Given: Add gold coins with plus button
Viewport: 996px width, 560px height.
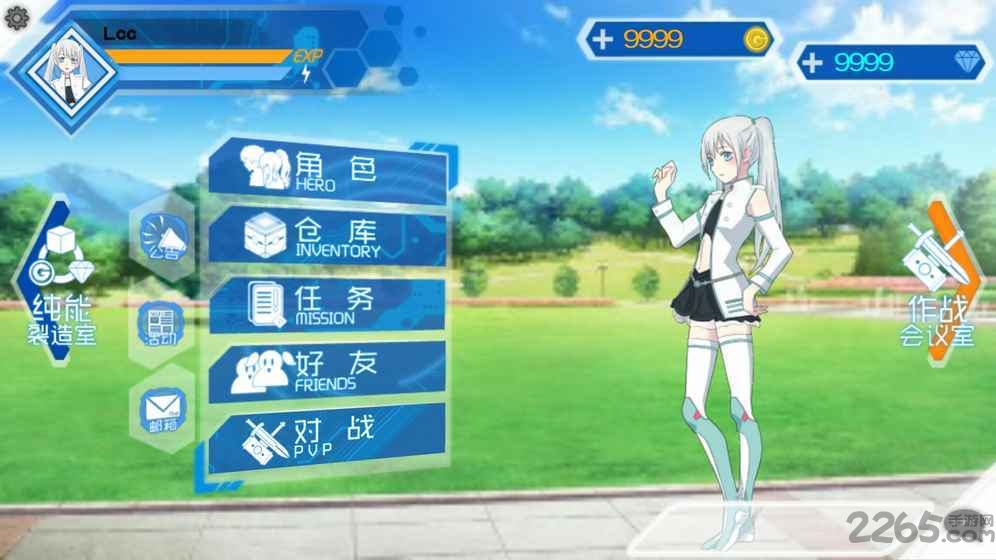Looking at the screenshot, I should (x=602, y=40).
